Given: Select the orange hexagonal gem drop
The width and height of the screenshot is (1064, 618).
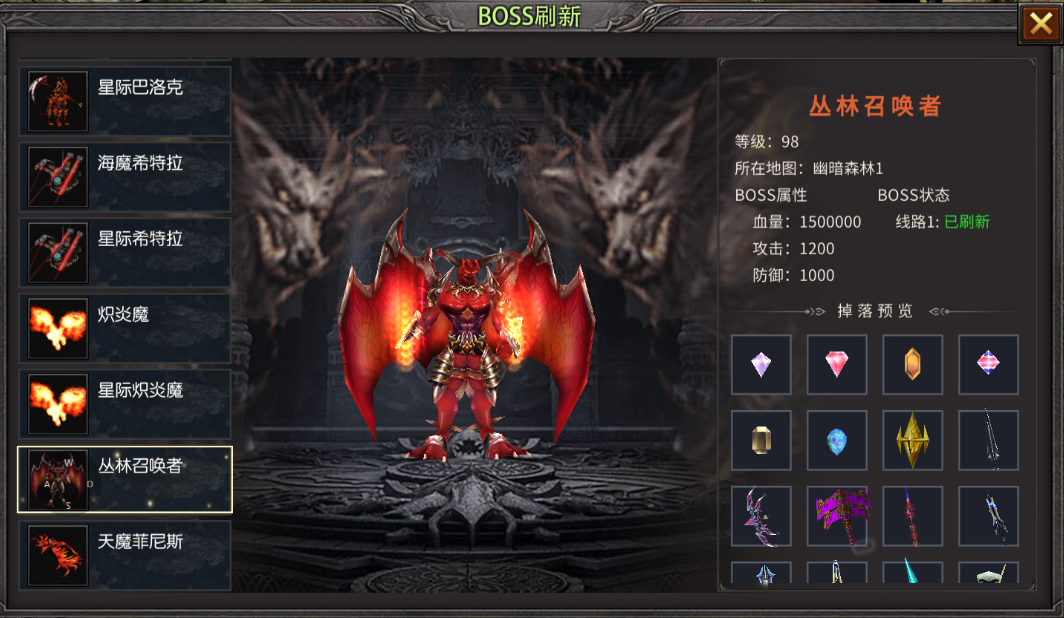Looking at the screenshot, I should tap(913, 365).
